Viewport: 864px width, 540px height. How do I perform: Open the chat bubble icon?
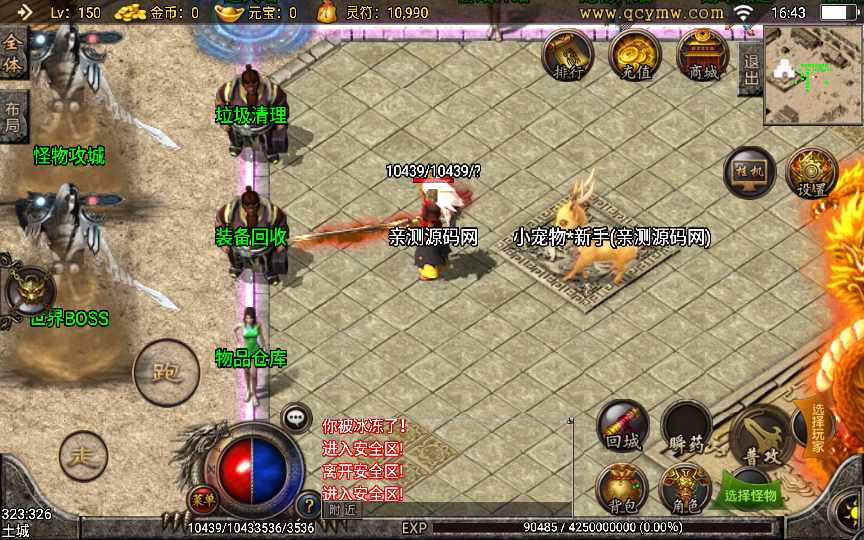click(x=296, y=417)
